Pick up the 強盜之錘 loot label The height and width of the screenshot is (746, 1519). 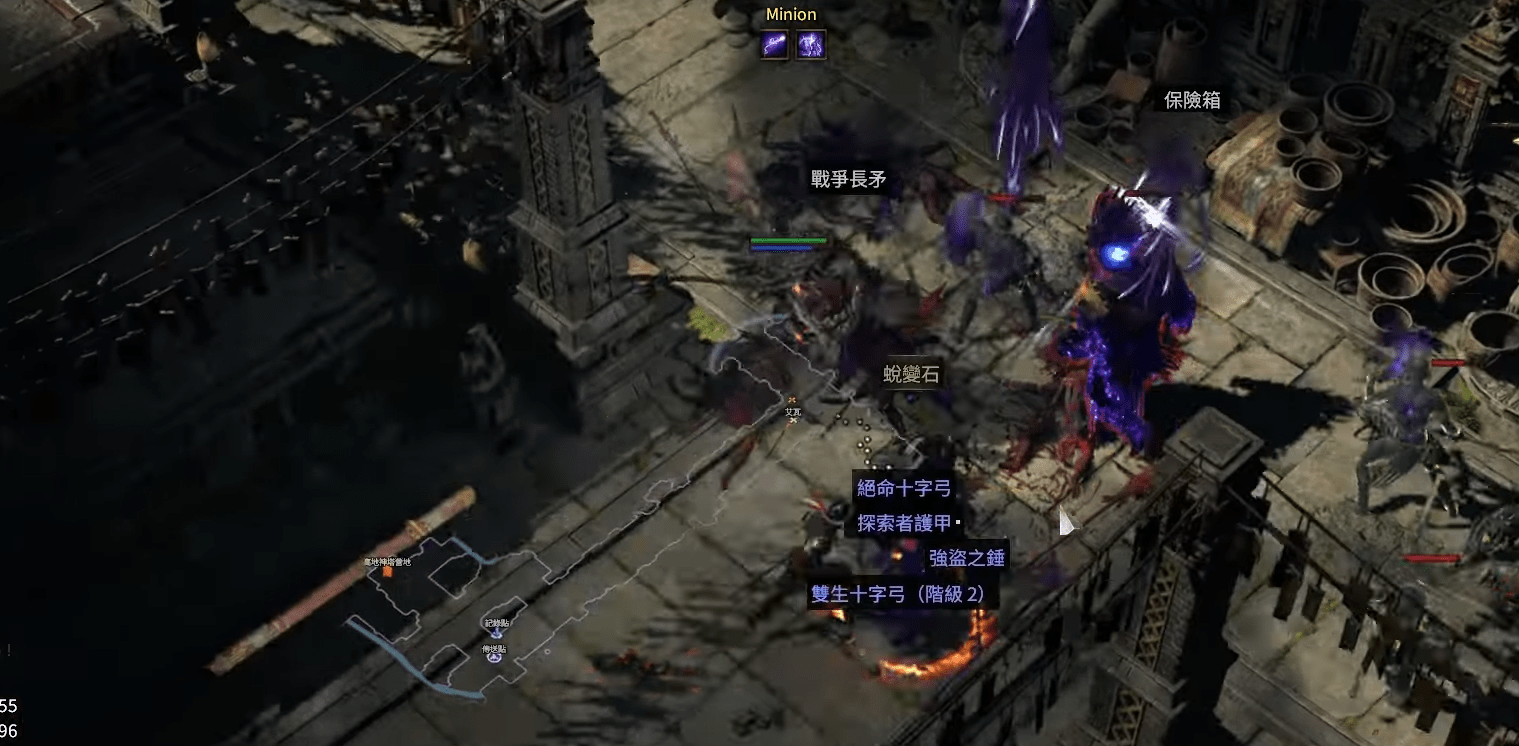(966, 558)
